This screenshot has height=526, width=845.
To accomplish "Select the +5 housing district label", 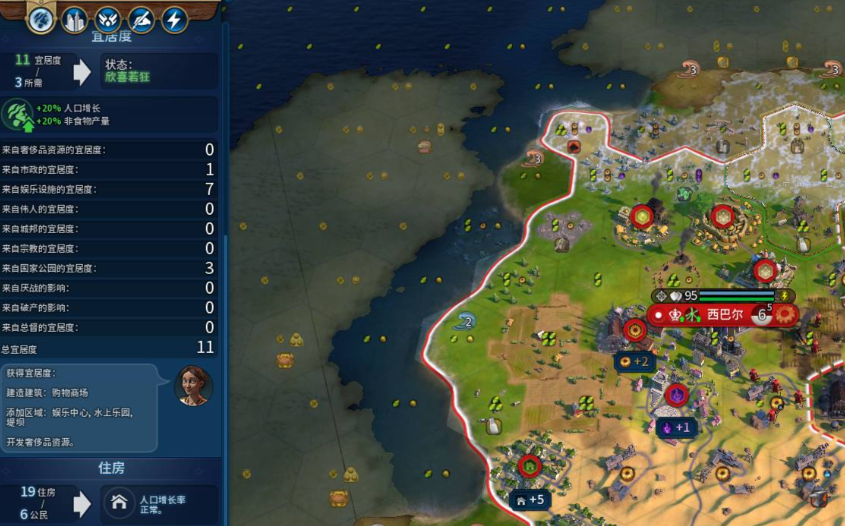I will coord(528,499).
